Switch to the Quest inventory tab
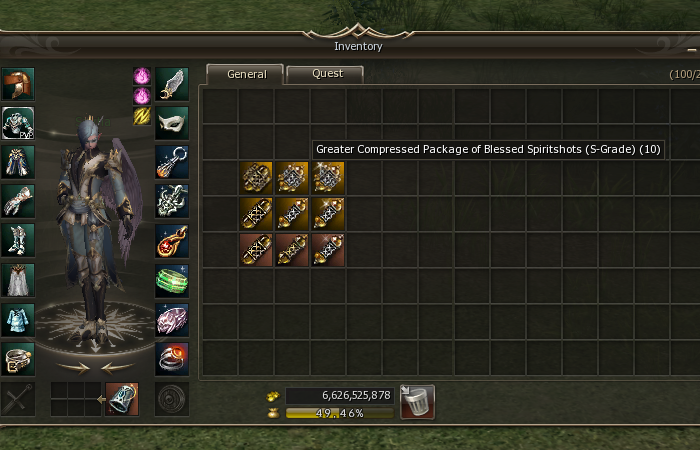 point(326,74)
